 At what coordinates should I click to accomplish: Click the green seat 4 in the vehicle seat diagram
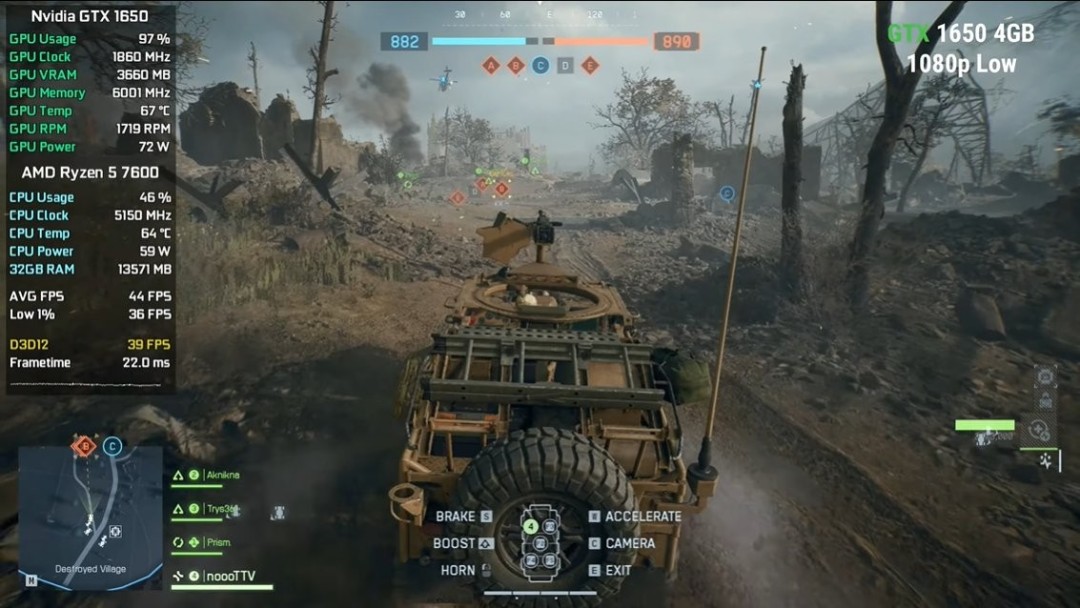[531, 526]
